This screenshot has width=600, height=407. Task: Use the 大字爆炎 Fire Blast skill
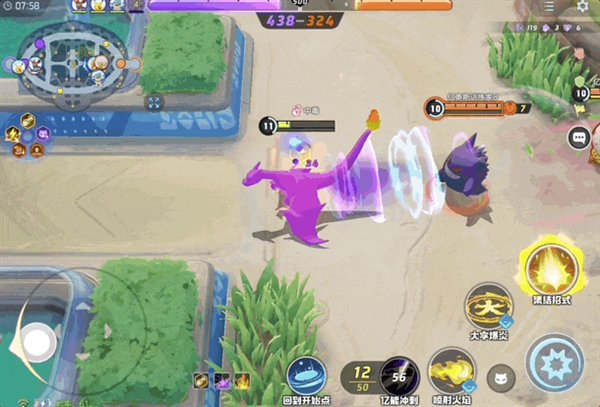click(488, 304)
